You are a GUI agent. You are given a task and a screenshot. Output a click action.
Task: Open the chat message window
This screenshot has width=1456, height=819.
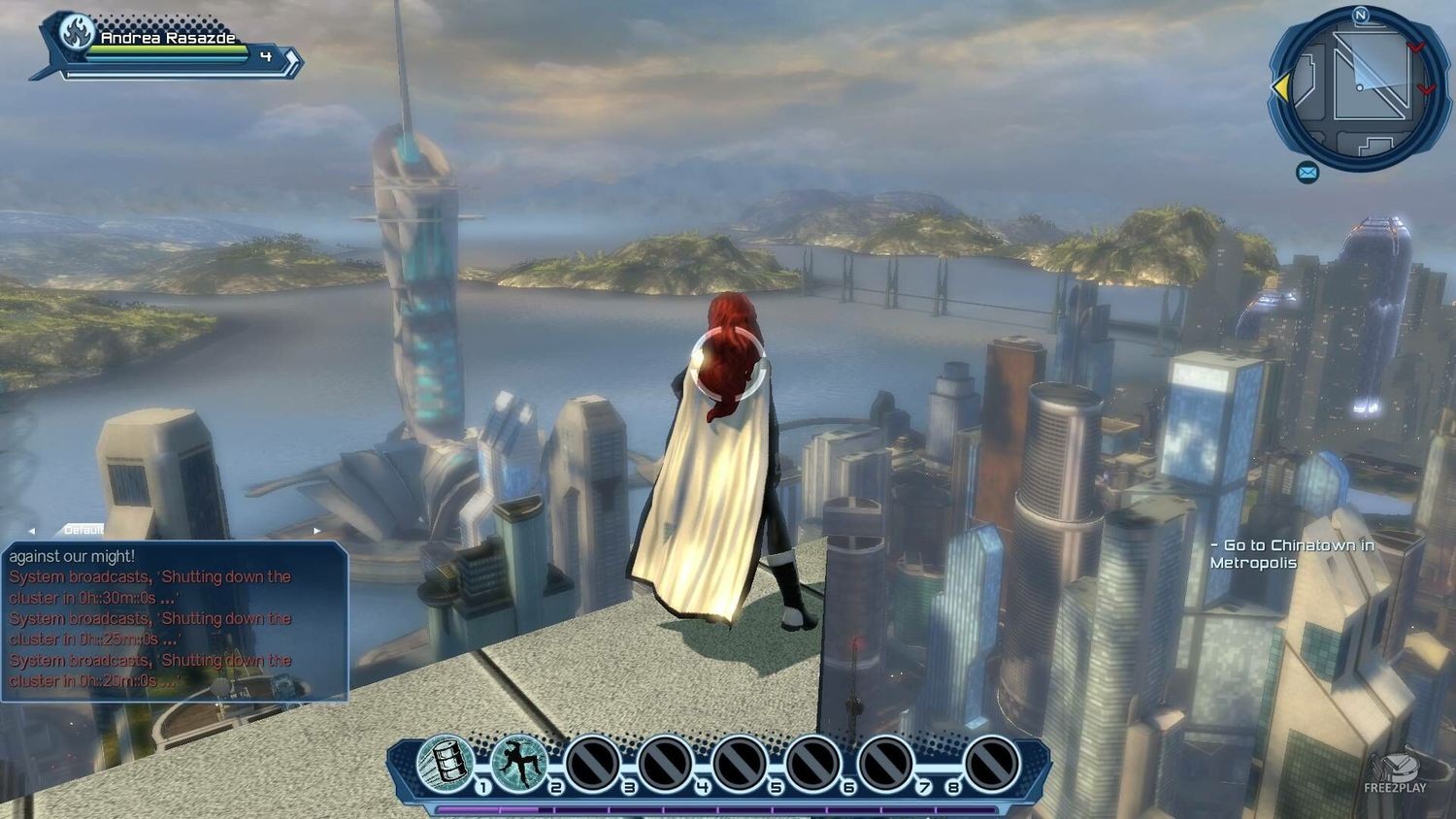point(175,621)
